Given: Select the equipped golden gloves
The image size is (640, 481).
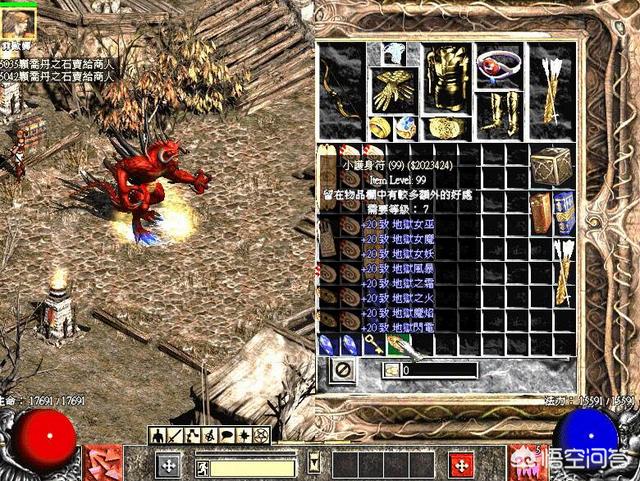Looking at the screenshot, I should tap(393, 91).
